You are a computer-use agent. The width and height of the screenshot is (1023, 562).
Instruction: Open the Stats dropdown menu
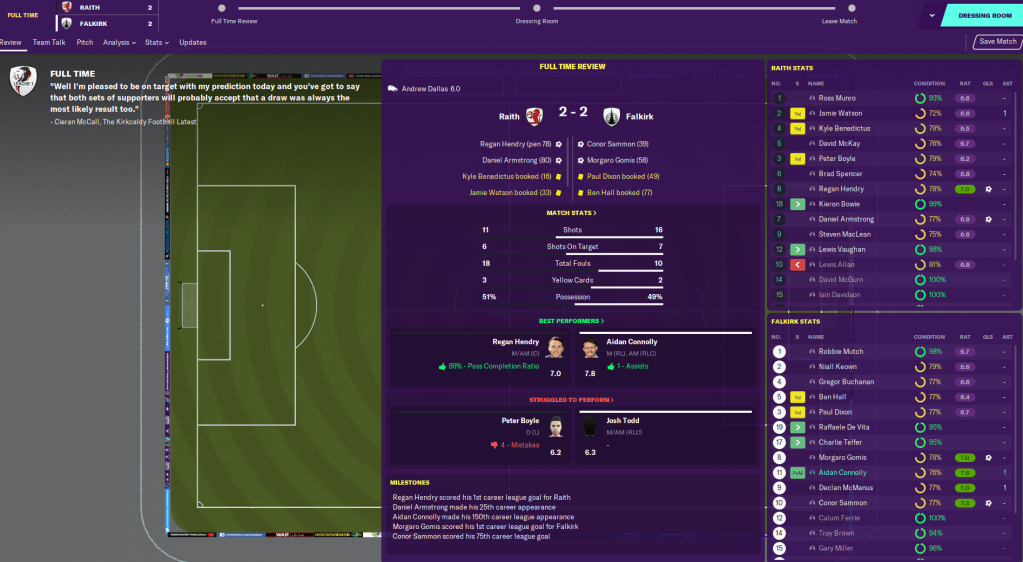[x=156, y=43]
